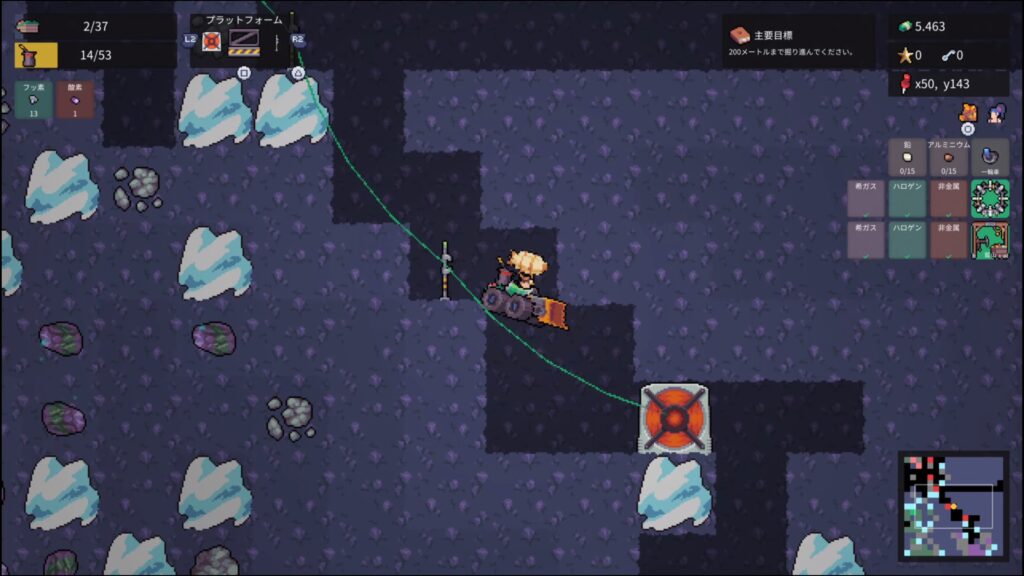Select the thin pole platform tool
Viewport: 1024px width, 576px height.
coord(275,41)
